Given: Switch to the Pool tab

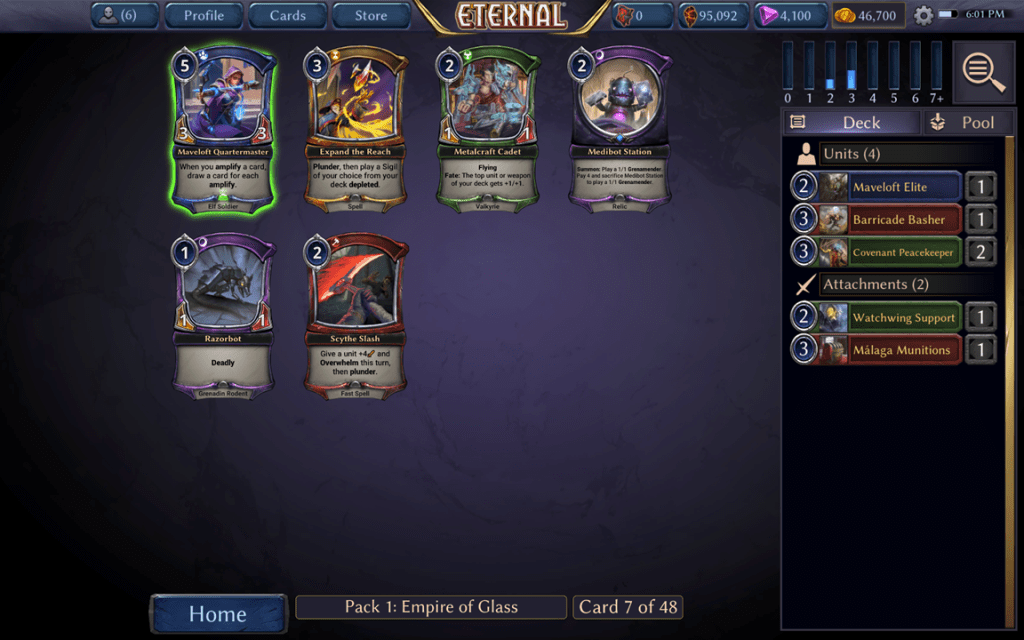Looking at the screenshot, I should click(964, 122).
